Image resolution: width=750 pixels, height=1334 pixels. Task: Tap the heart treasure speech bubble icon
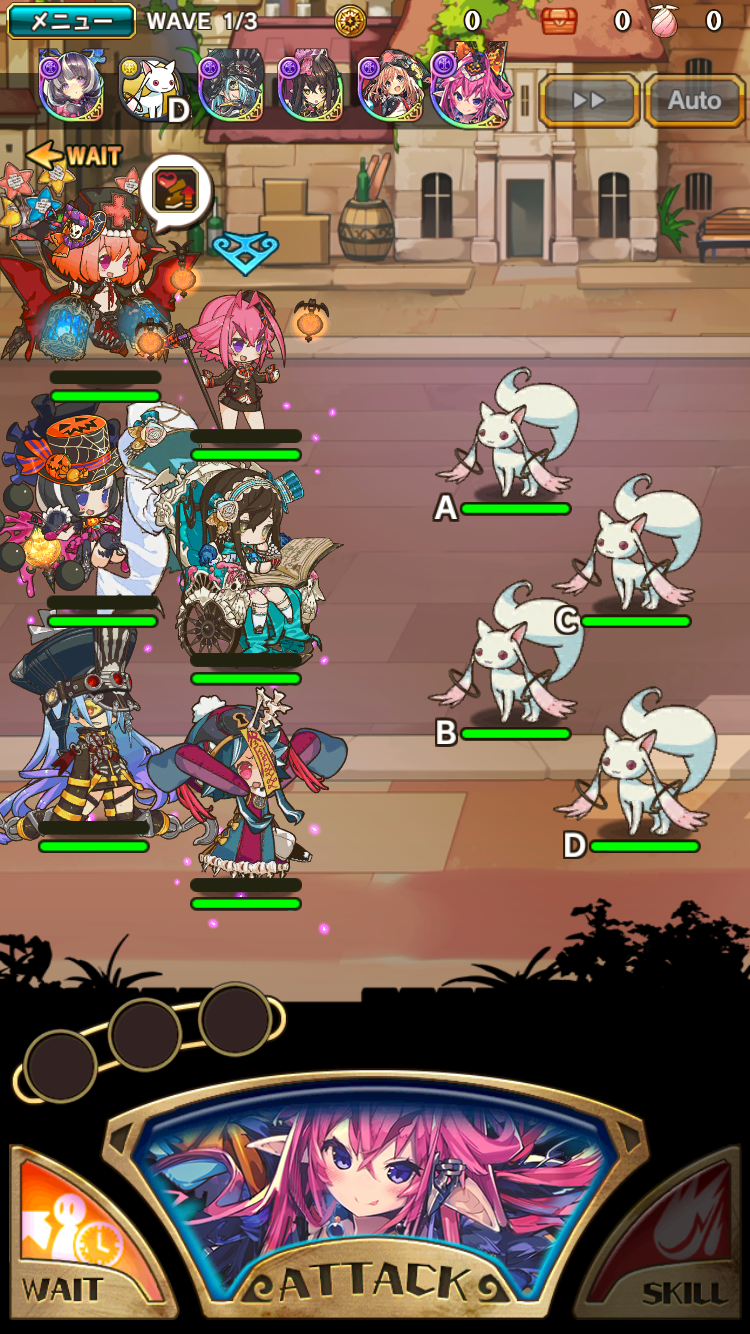pos(176,188)
